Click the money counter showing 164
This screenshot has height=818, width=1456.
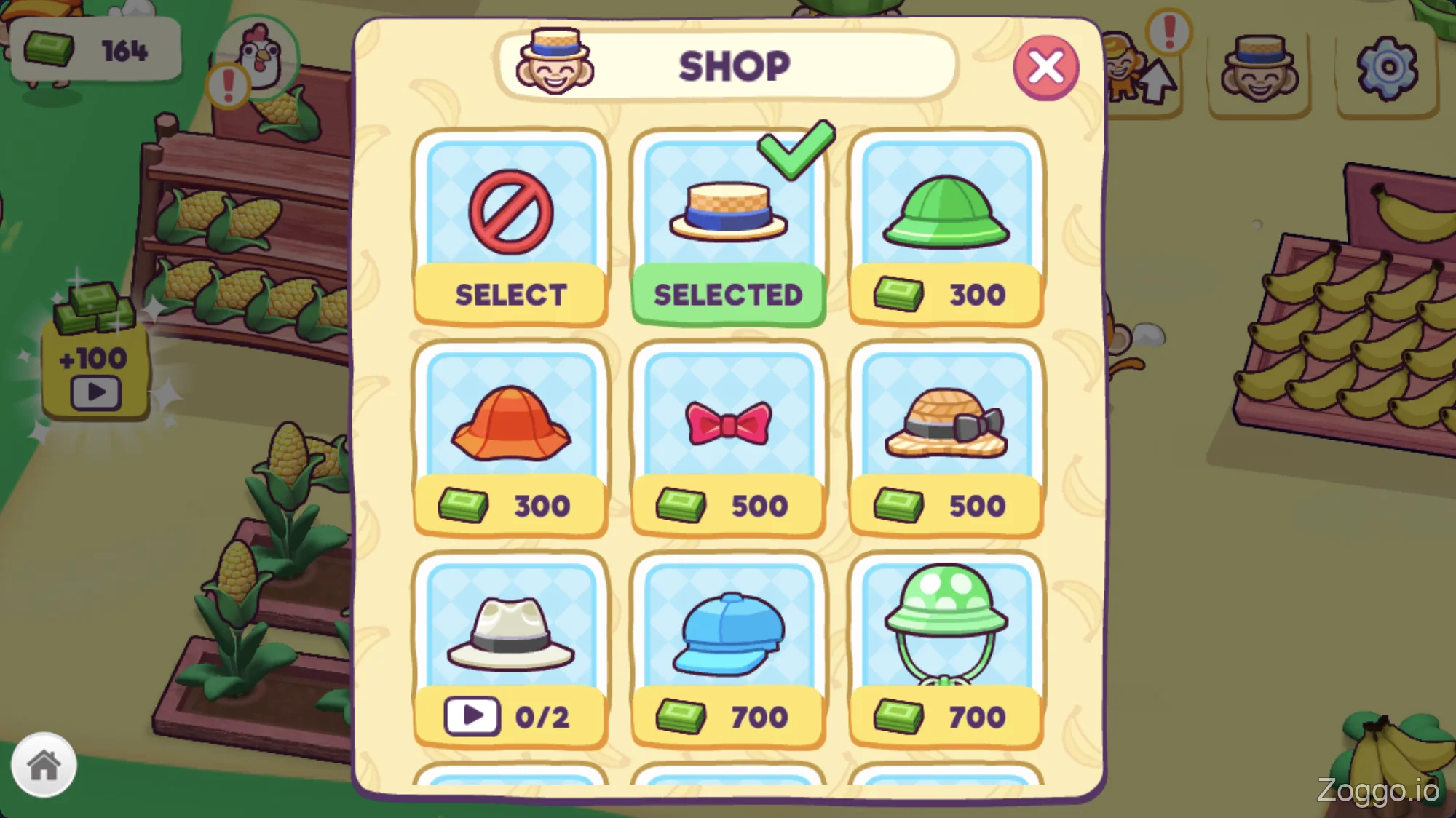[97, 49]
